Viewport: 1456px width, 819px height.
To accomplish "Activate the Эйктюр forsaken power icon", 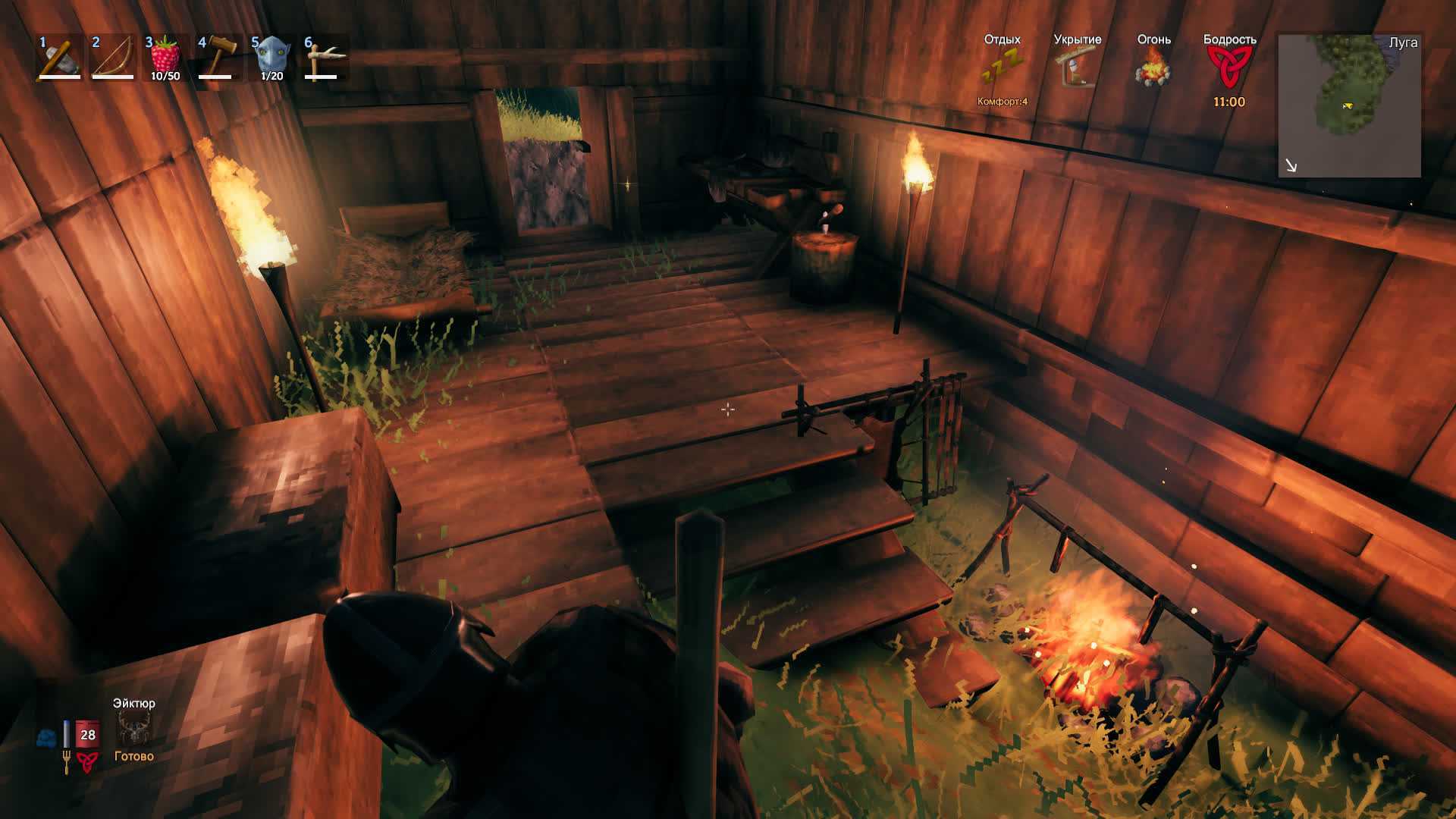I will (134, 730).
